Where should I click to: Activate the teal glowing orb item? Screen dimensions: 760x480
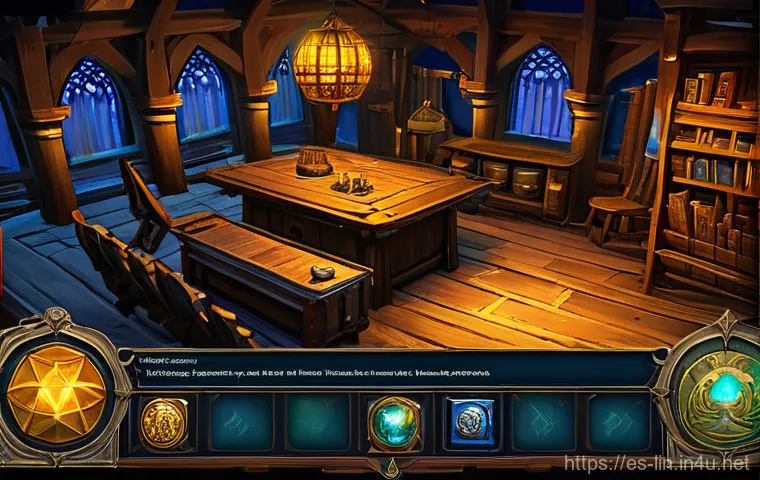[393, 422]
